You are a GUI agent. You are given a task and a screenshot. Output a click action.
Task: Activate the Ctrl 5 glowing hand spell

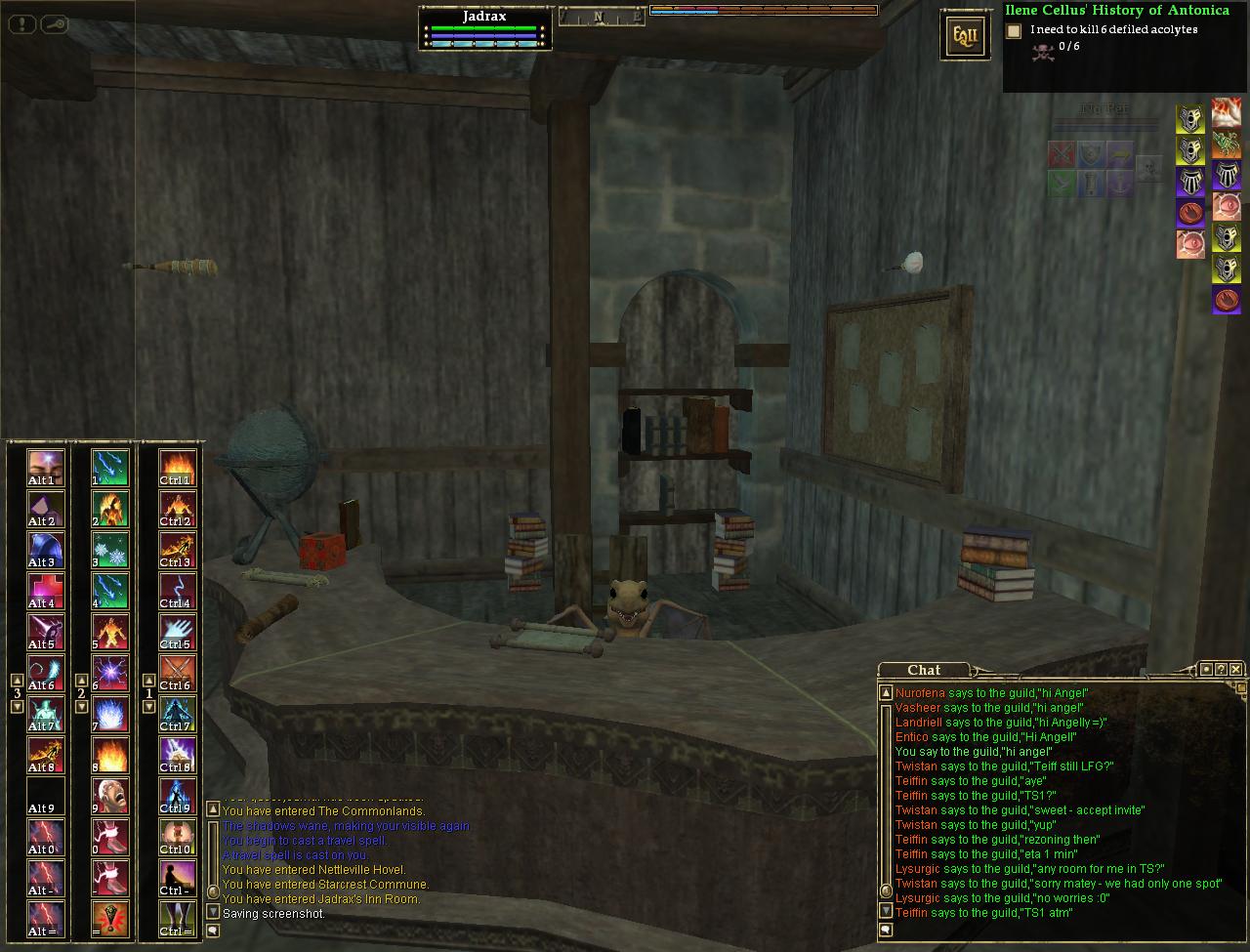(177, 632)
